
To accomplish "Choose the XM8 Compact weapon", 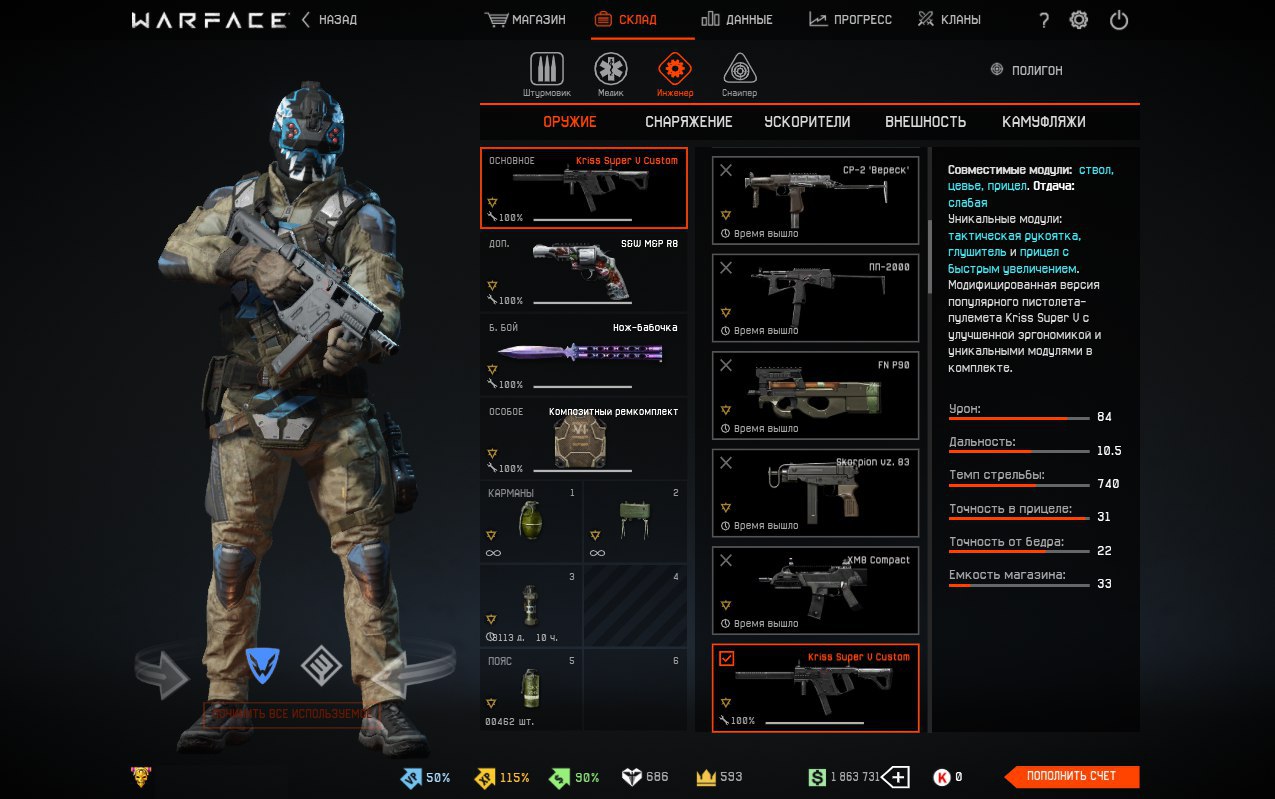I will (815, 590).
